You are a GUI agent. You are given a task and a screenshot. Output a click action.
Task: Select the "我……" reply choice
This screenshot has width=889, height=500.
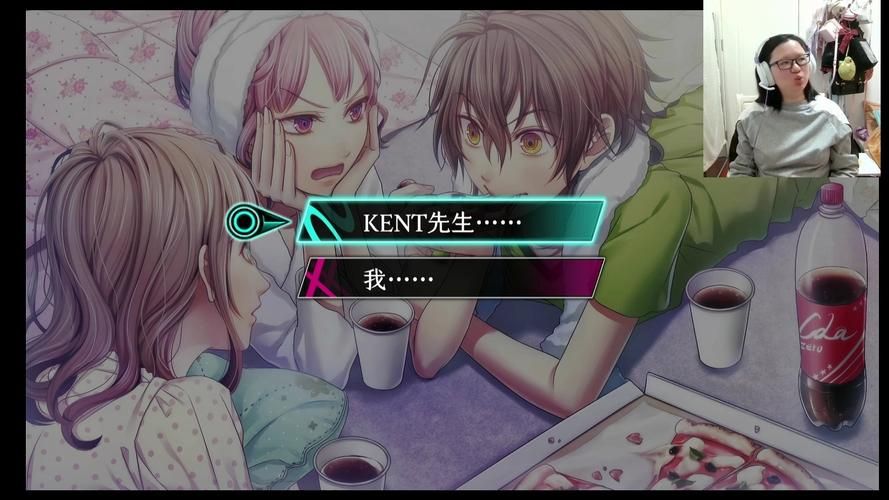click(452, 278)
